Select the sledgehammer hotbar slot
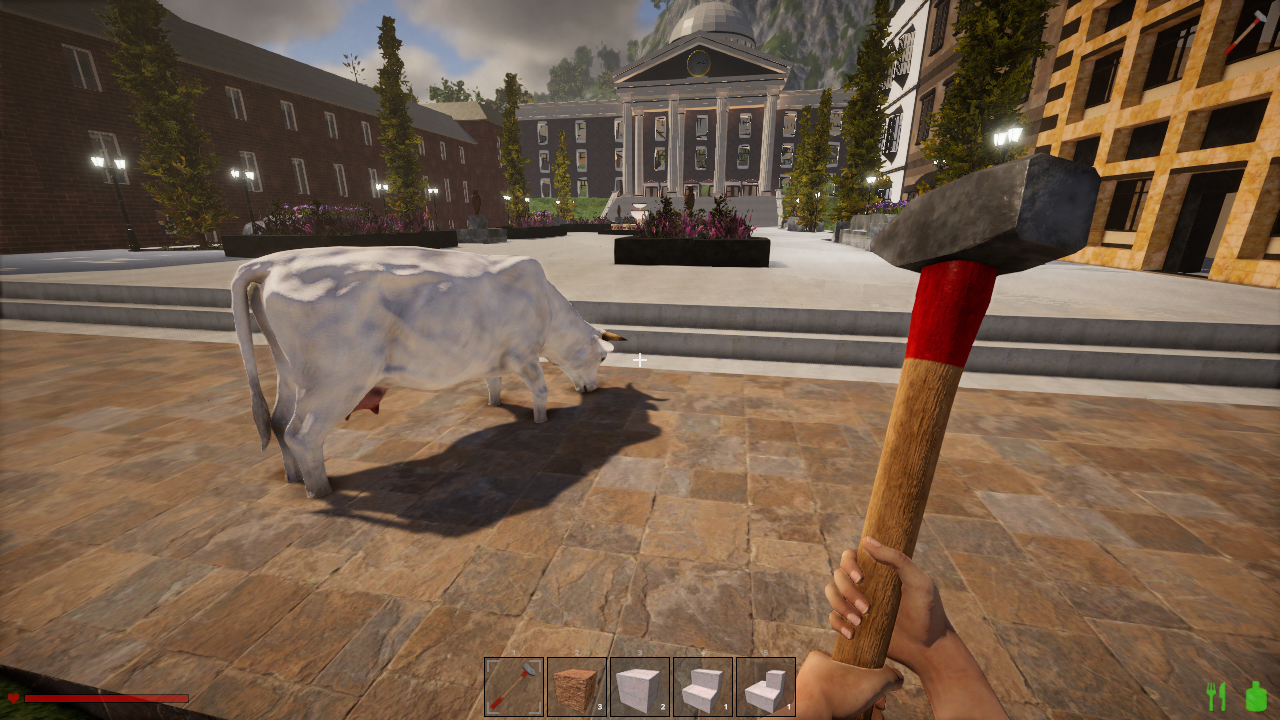Screen dimensions: 1280x720 [x=514, y=687]
